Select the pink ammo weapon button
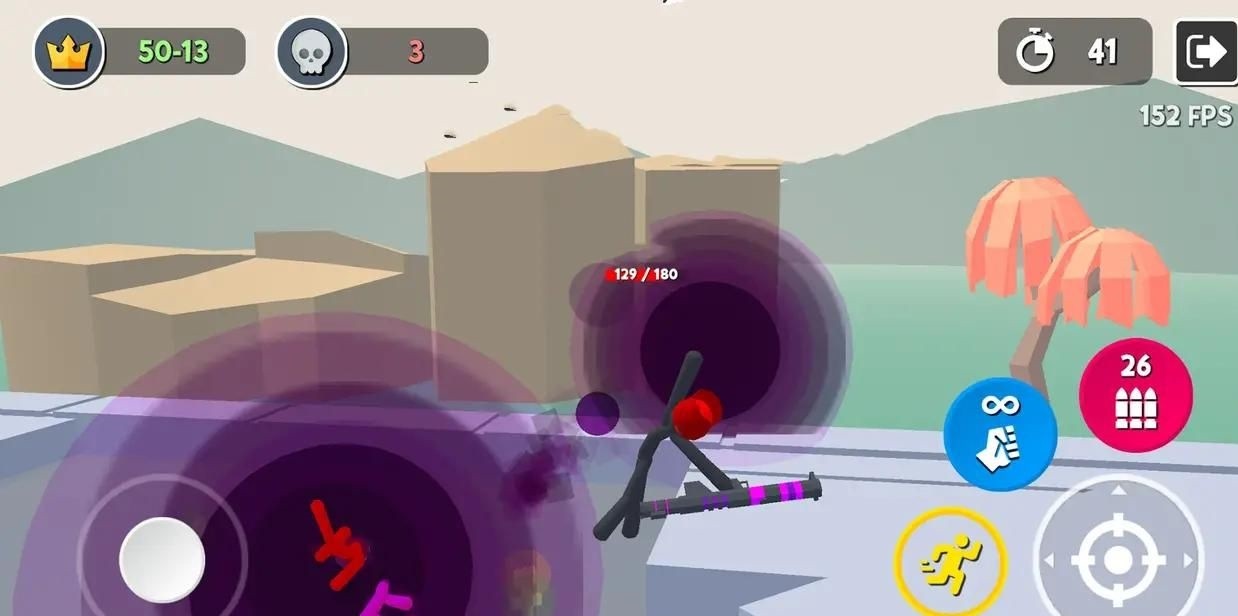This screenshot has width=1238, height=616. (1135, 393)
